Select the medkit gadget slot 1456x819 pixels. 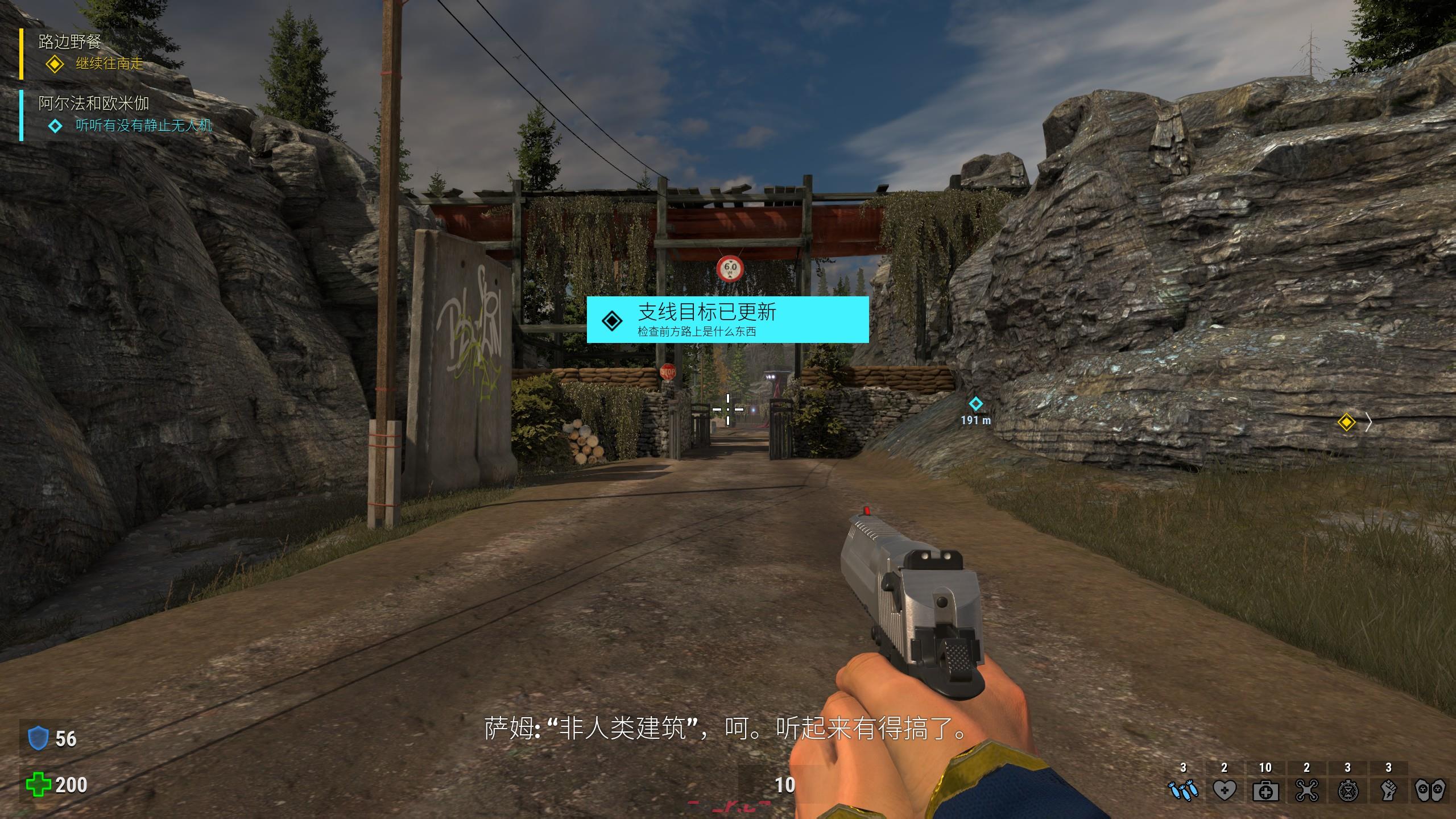tap(1265, 790)
